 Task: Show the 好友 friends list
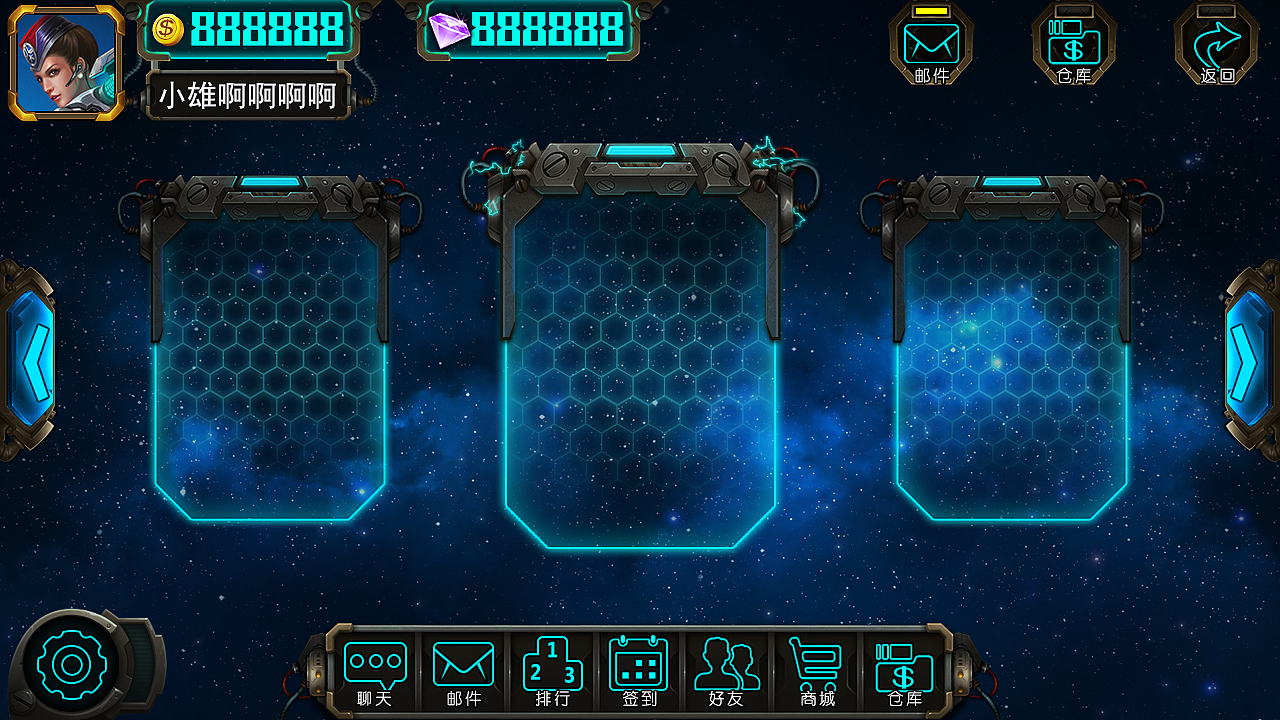click(727, 672)
